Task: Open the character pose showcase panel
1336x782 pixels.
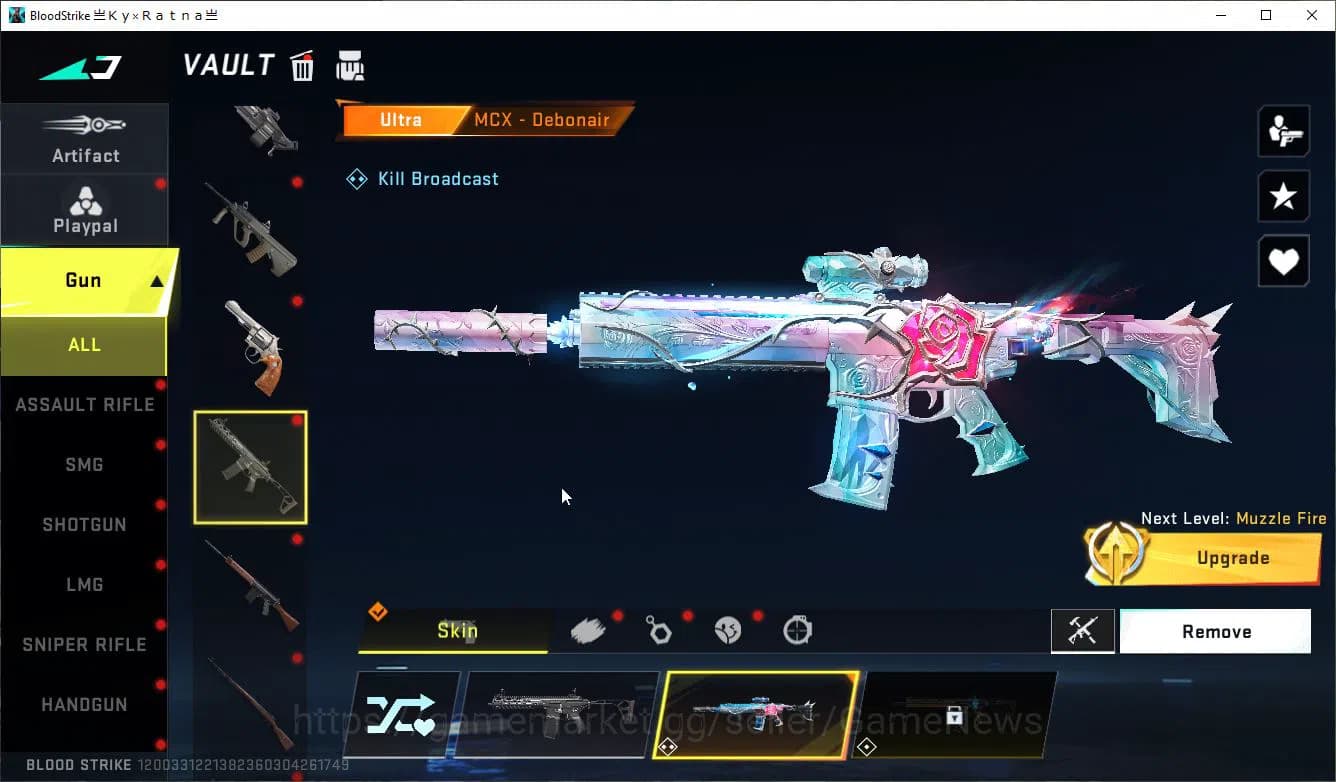Action: pos(1283,131)
